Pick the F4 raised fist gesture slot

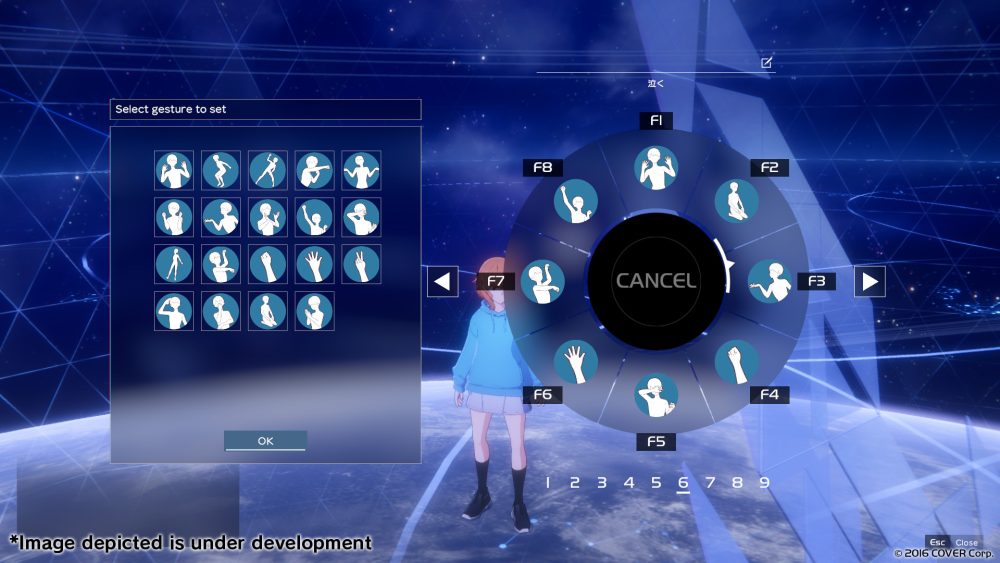(x=736, y=362)
